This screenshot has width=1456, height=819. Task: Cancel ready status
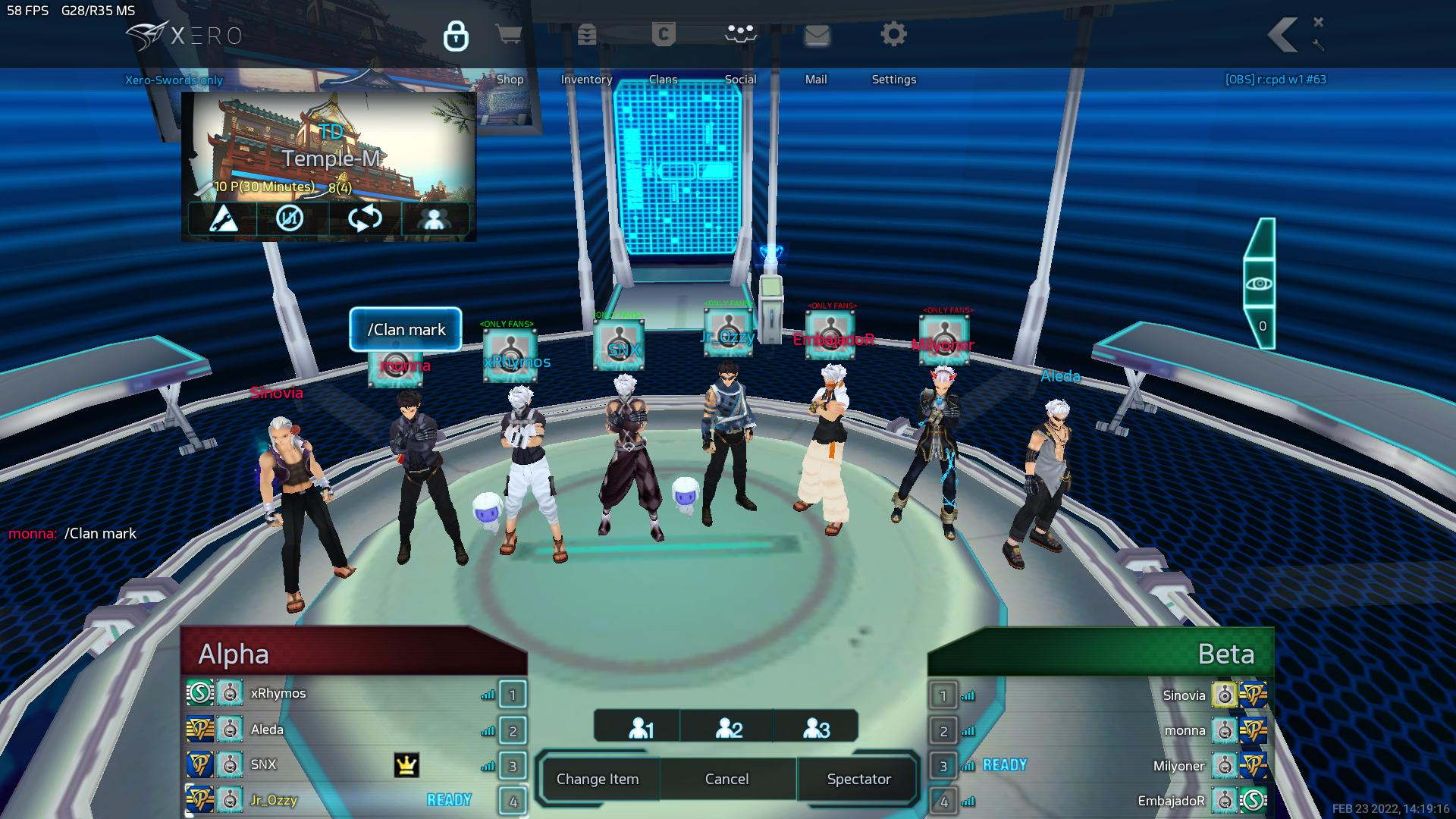(x=726, y=779)
